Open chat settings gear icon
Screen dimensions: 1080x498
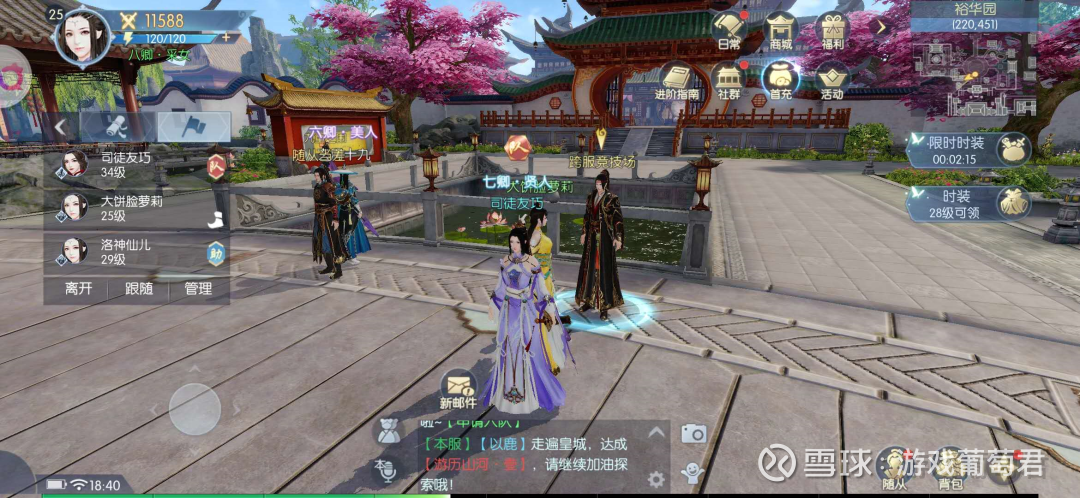(x=656, y=478)
